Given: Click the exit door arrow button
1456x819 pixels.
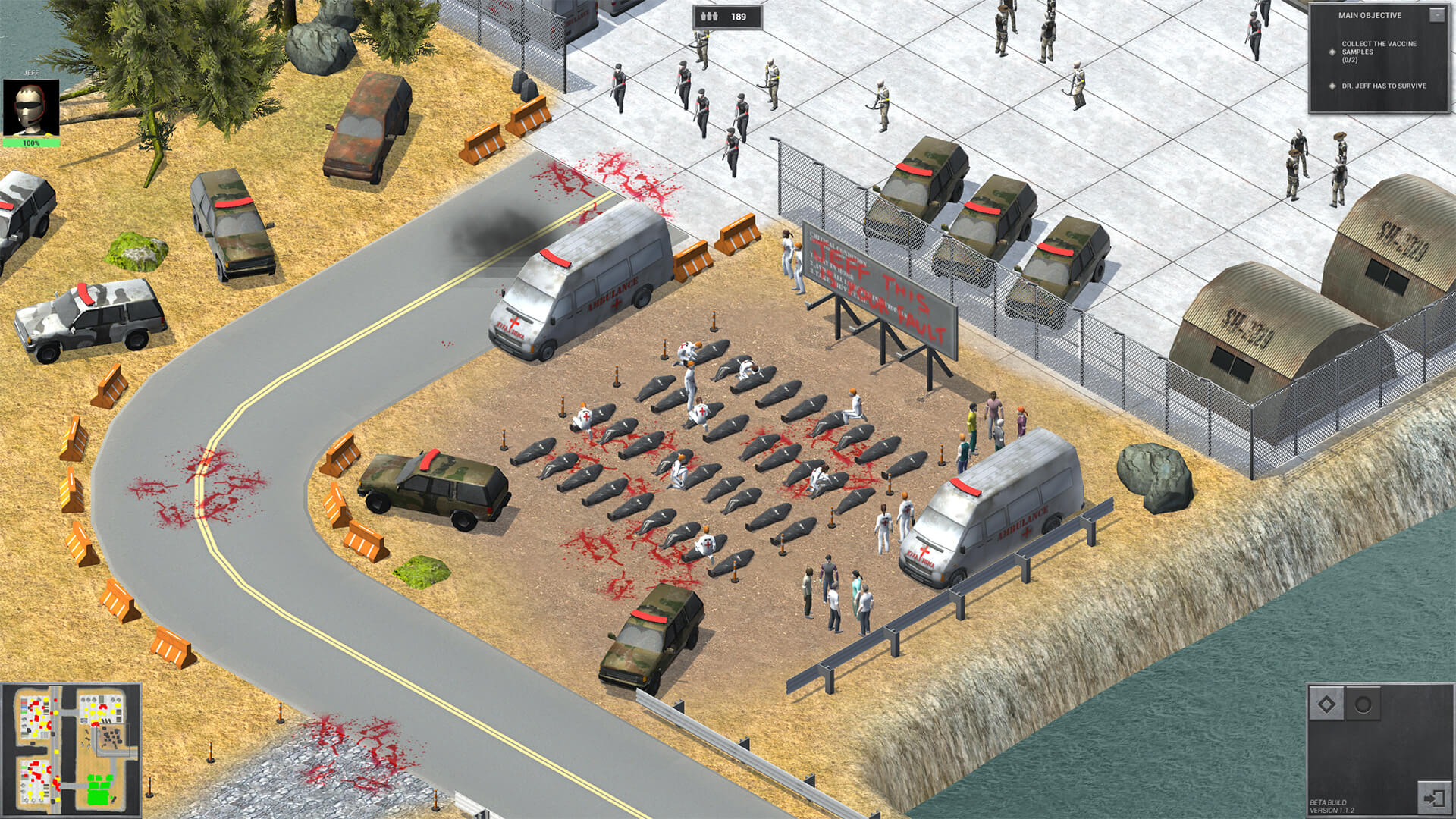Looking at the screenshot, I should pyautogui.click(x=1433, y=798).
